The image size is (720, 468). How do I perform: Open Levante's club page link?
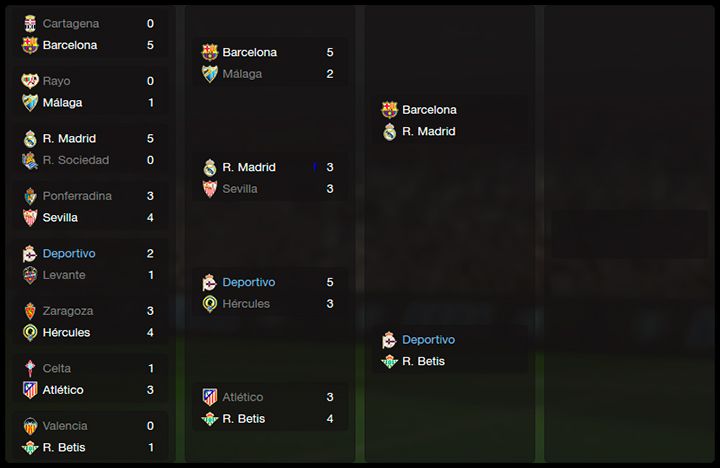pos(64,275)
